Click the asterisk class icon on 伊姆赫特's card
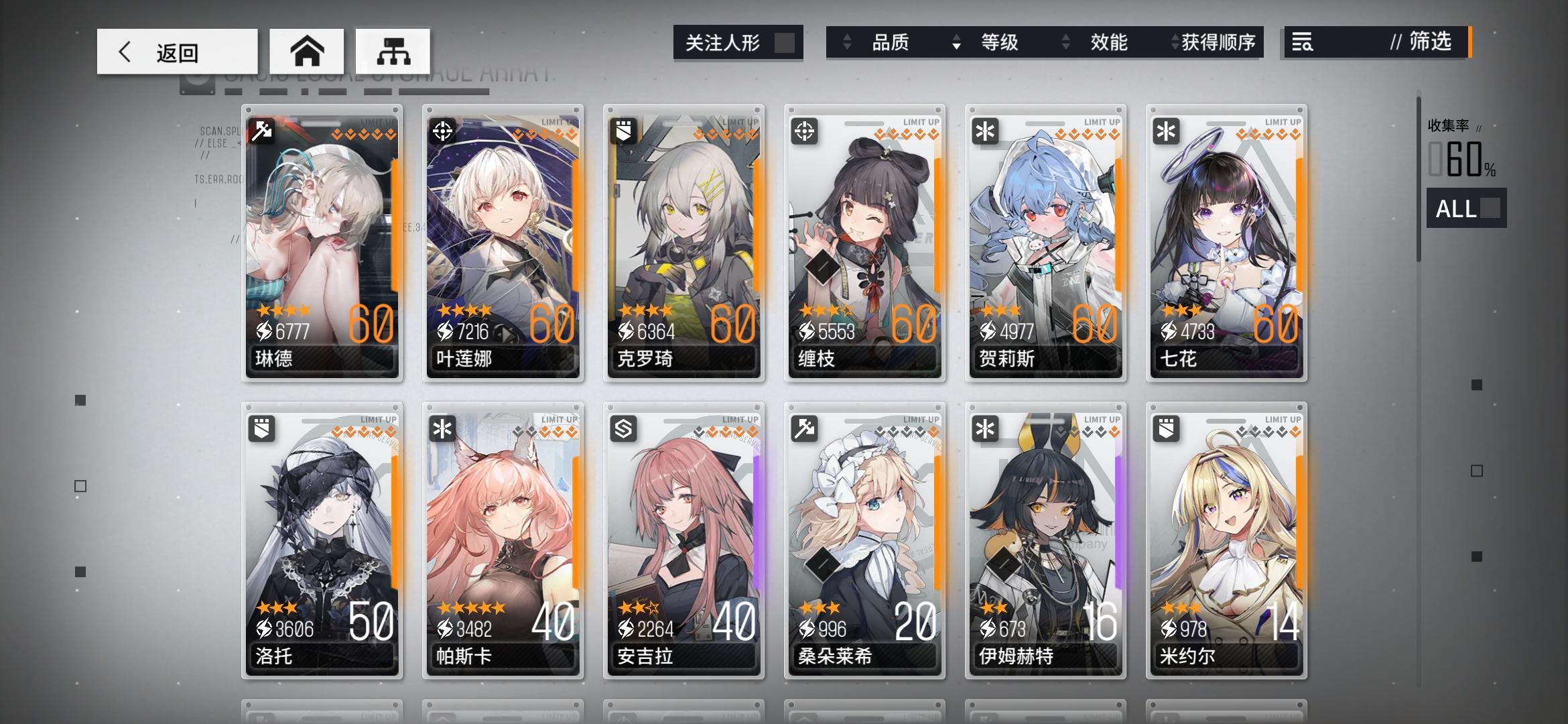Screen dimensions: 1568x724 pos(984,430)
